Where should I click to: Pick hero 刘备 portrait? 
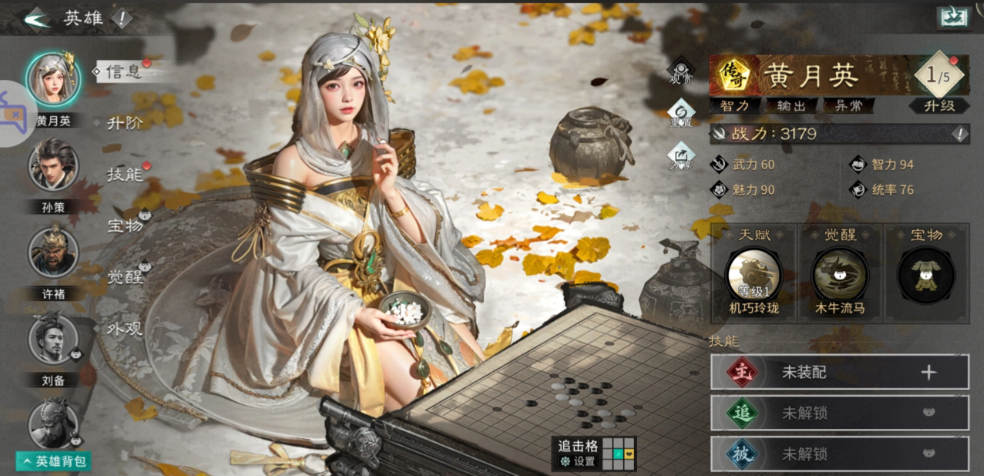[53, 338]
